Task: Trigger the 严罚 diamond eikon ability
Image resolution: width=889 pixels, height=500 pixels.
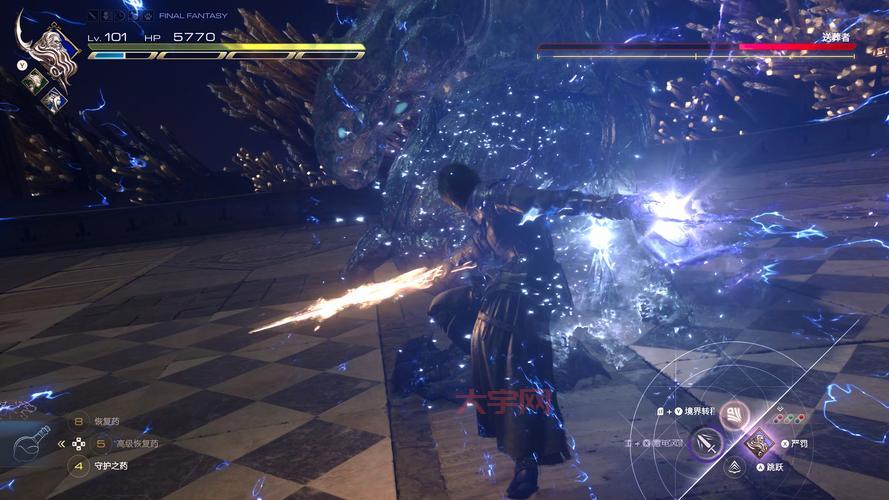Action: pyautogui.click(x=762, y=441)
